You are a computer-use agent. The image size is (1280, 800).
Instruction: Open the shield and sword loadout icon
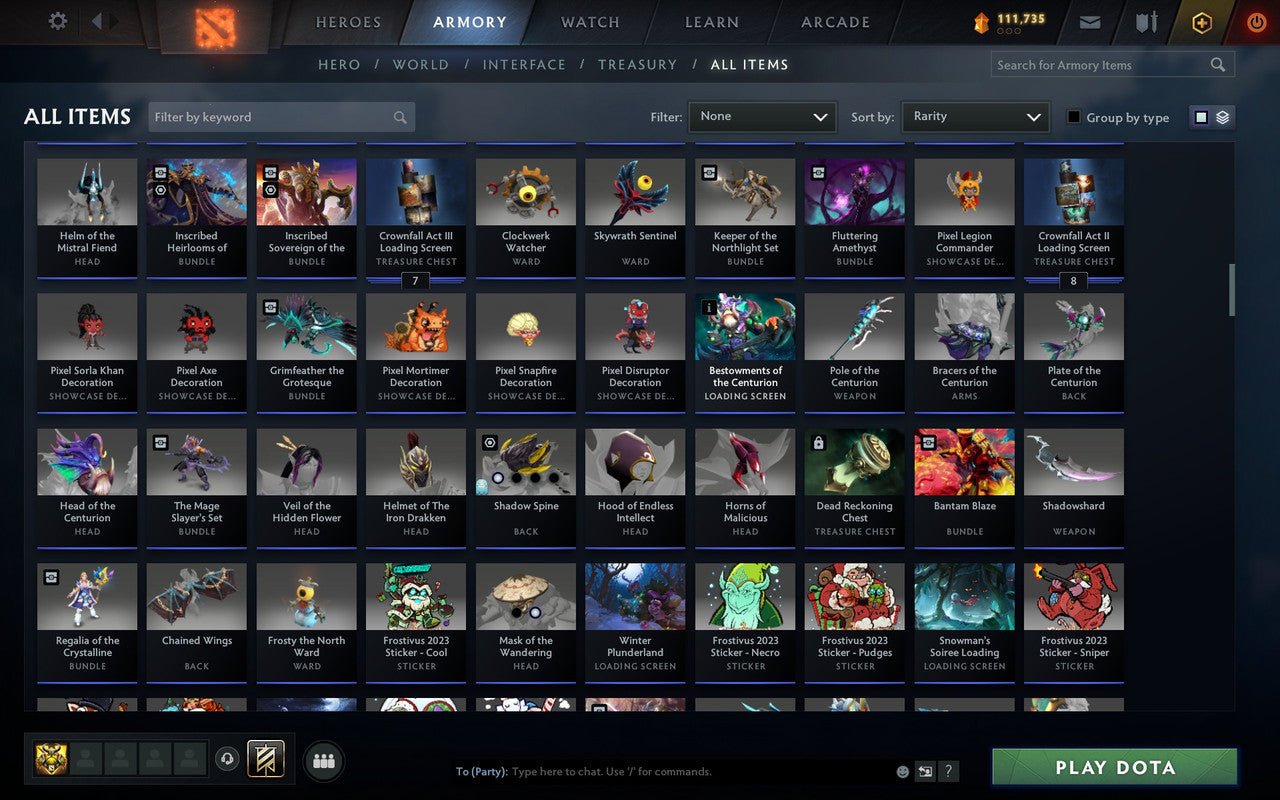(x=1144, y=22)
